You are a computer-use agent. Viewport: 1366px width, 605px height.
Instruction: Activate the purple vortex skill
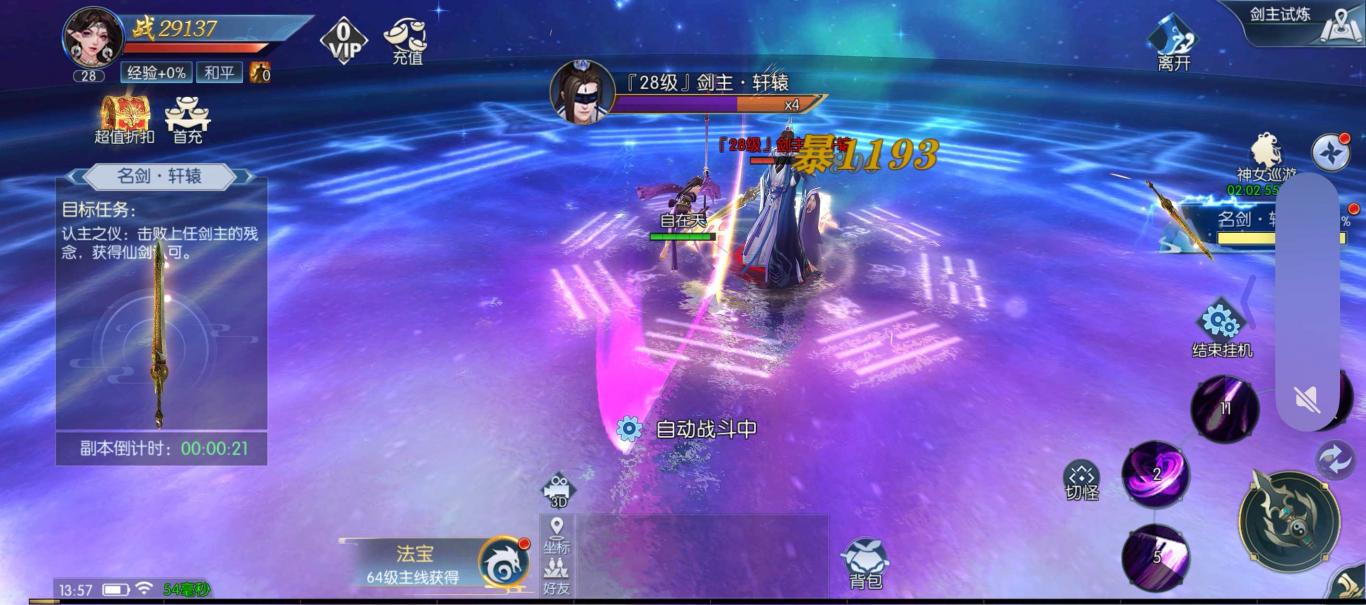1156,474
